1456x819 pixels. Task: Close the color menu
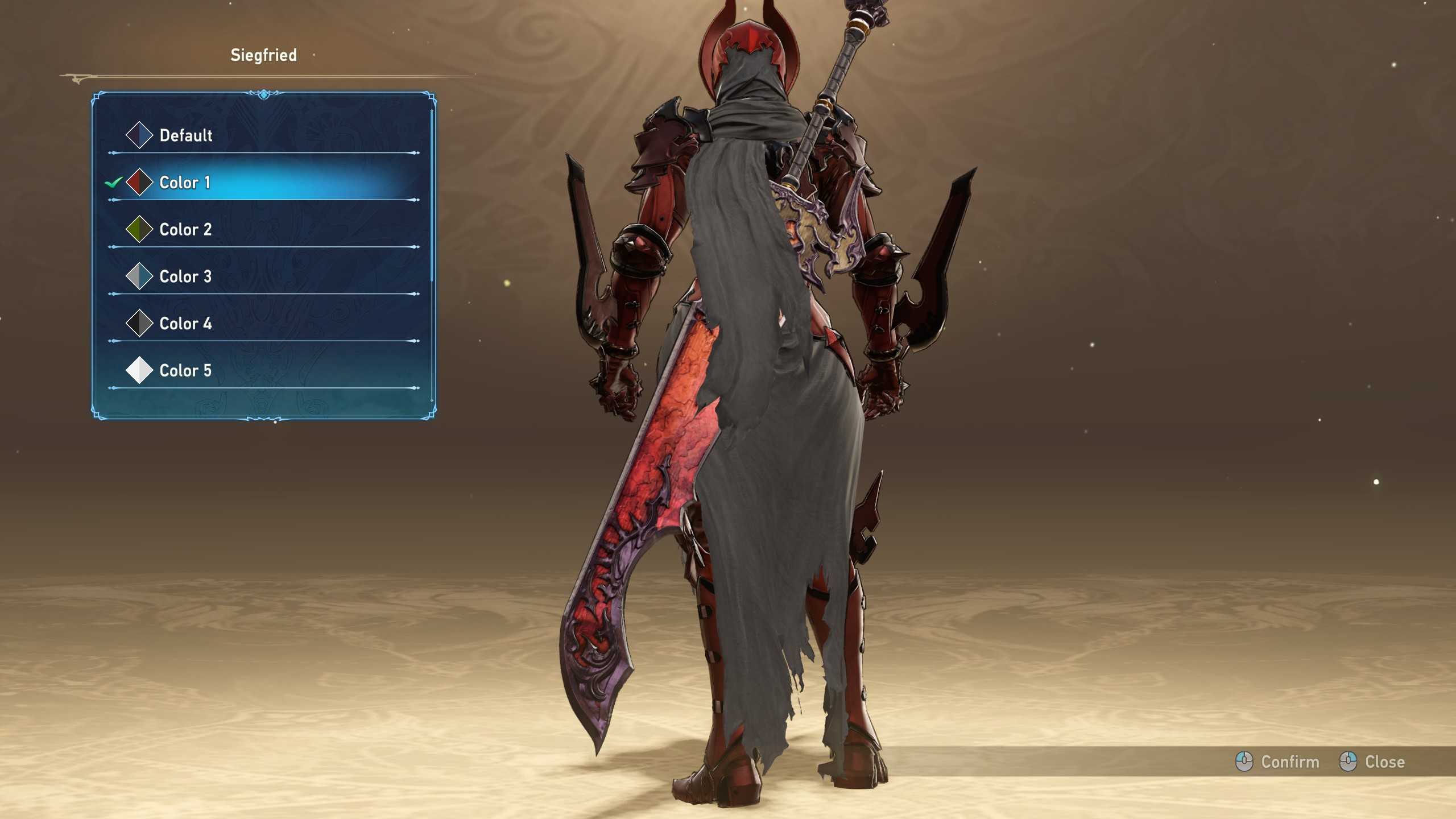pyautogui.click(x=1372, y=762)
